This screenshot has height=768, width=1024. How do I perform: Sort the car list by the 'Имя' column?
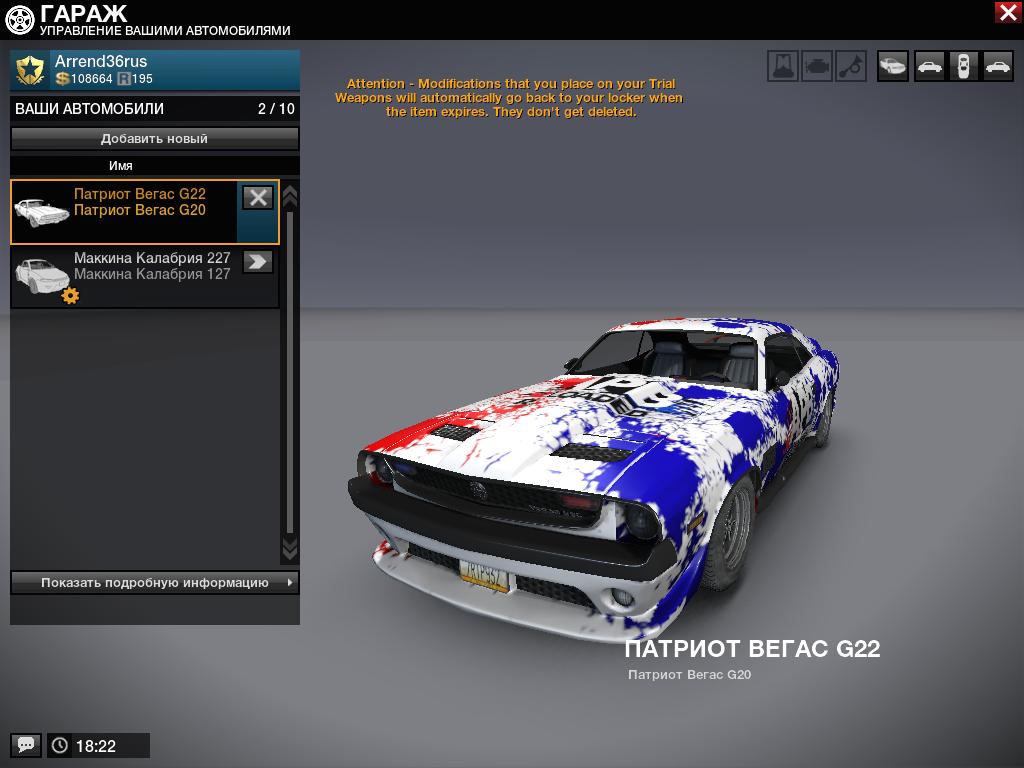coord(121,166)
